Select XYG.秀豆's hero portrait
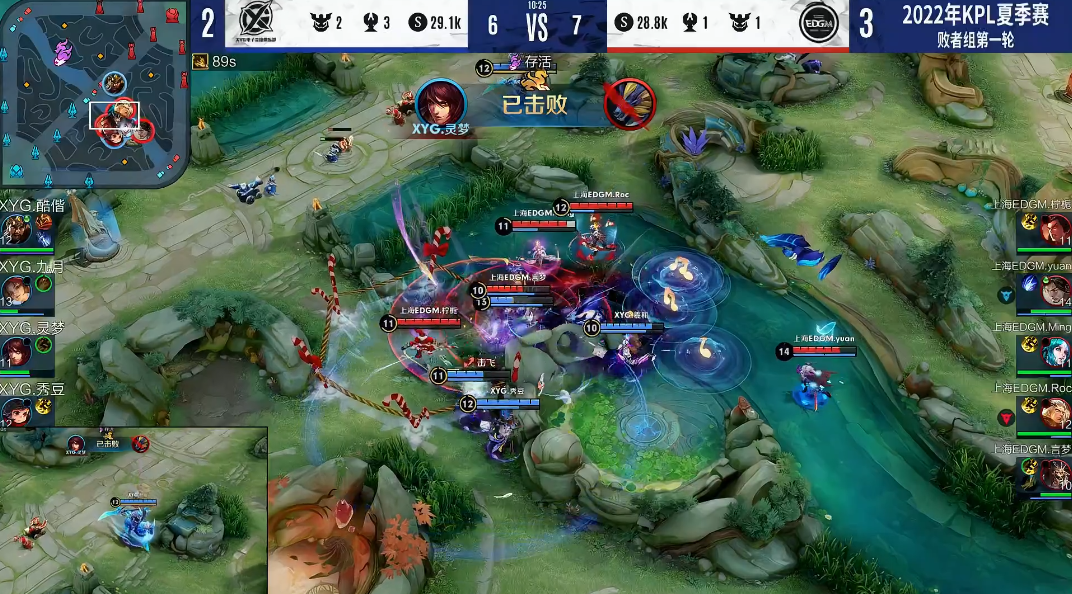 16,412
